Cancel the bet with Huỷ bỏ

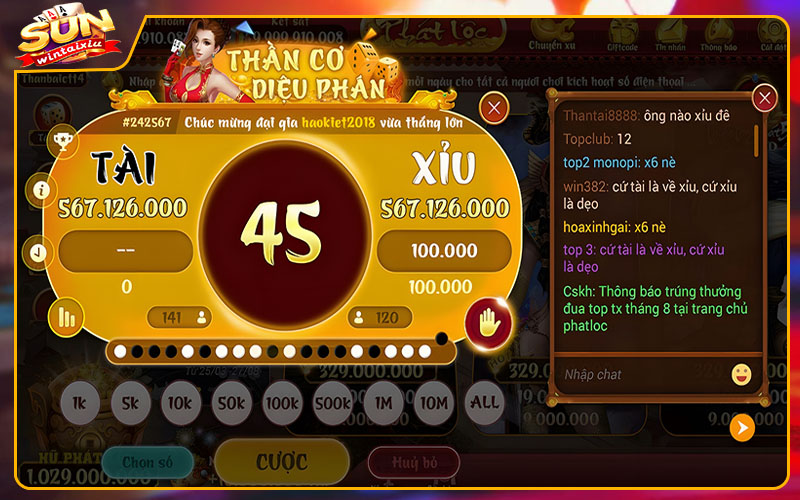[413, 462]
